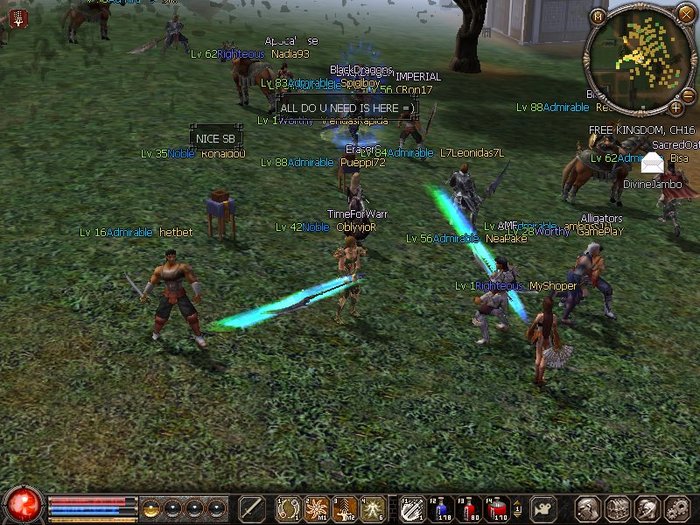This screenshot has height=525, width=700.
Task: Use the blue mana potion in F2 slot
Action: (x=441, y=508)
